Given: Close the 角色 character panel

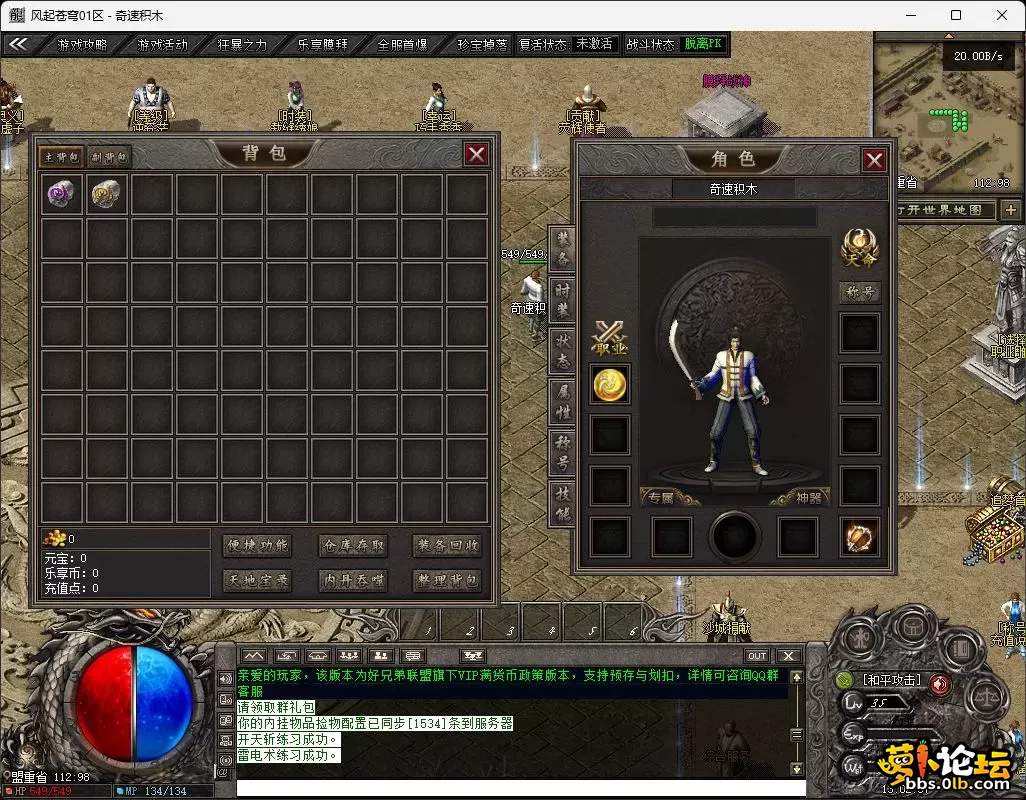Looking at the screenshot, I should [x=874, y=160].
